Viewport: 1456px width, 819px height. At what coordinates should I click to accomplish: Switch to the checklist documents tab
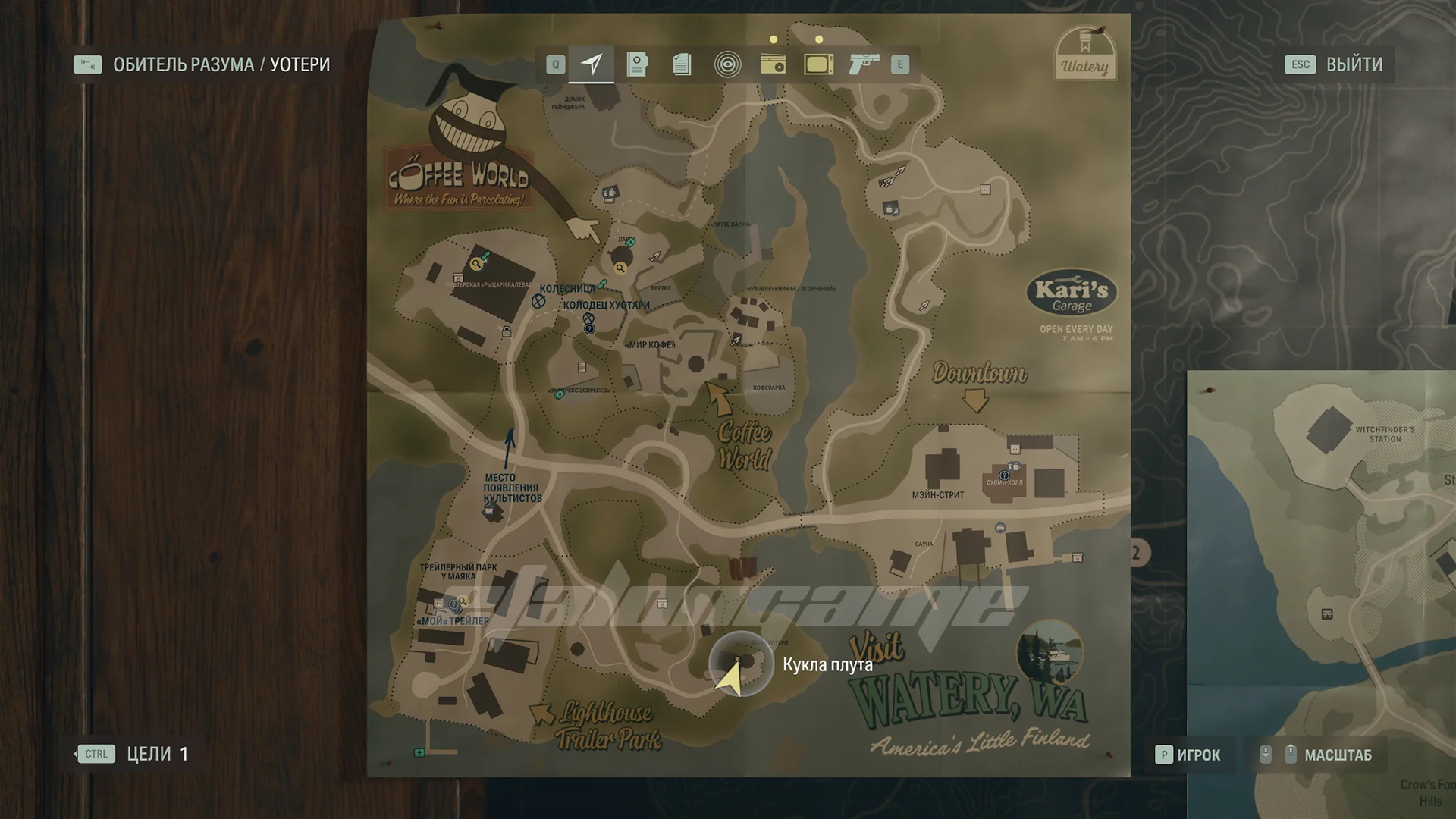tap(682, 64)
